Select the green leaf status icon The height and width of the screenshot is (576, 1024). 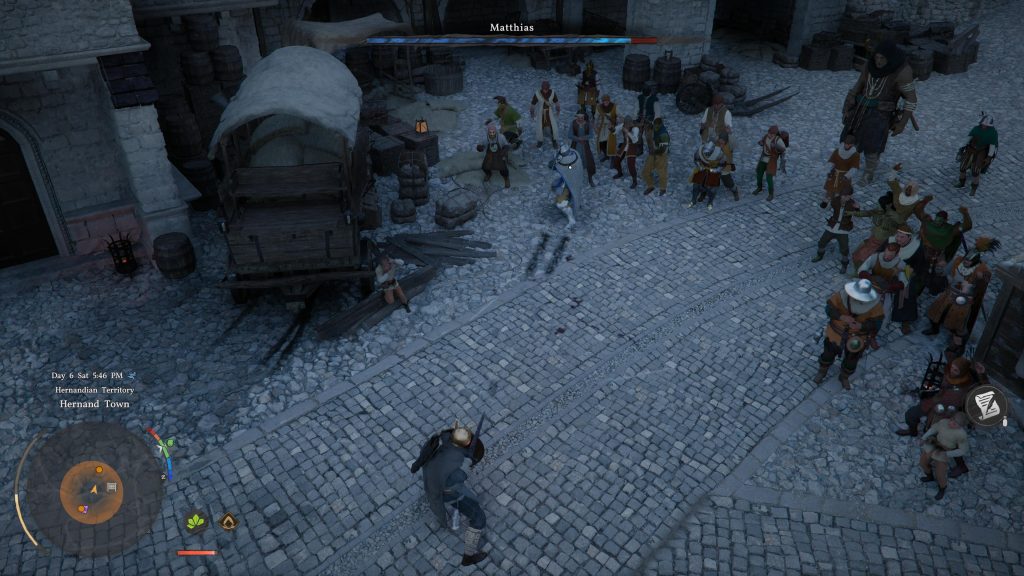click(x=195, y=521)
